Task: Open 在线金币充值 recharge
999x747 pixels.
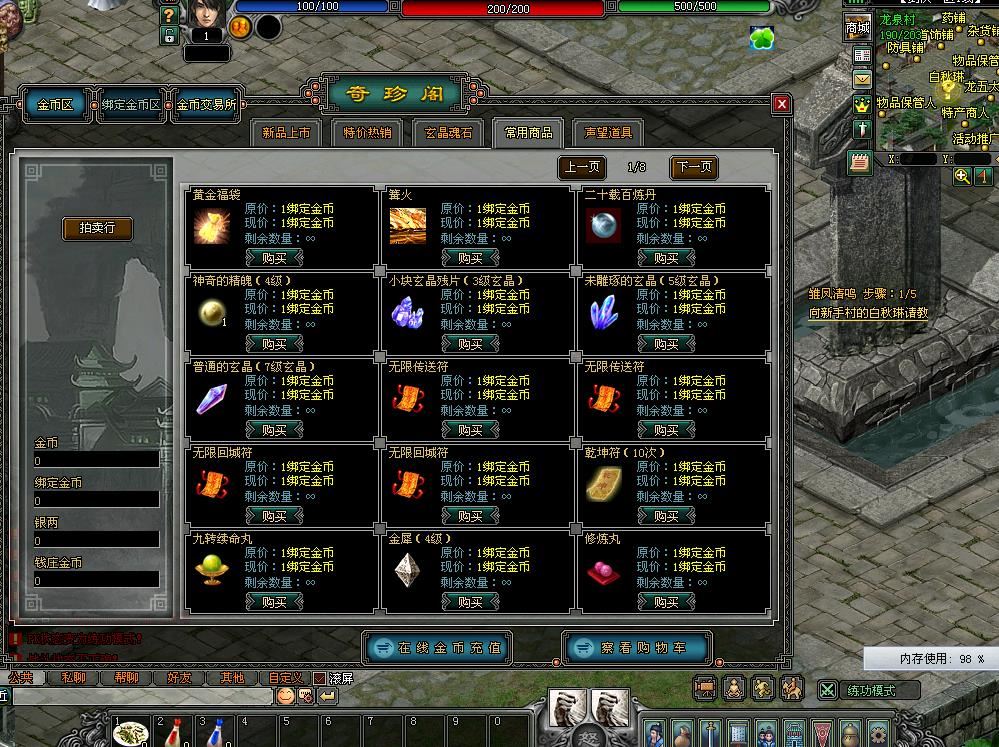Action: click(x=437, y=648)
